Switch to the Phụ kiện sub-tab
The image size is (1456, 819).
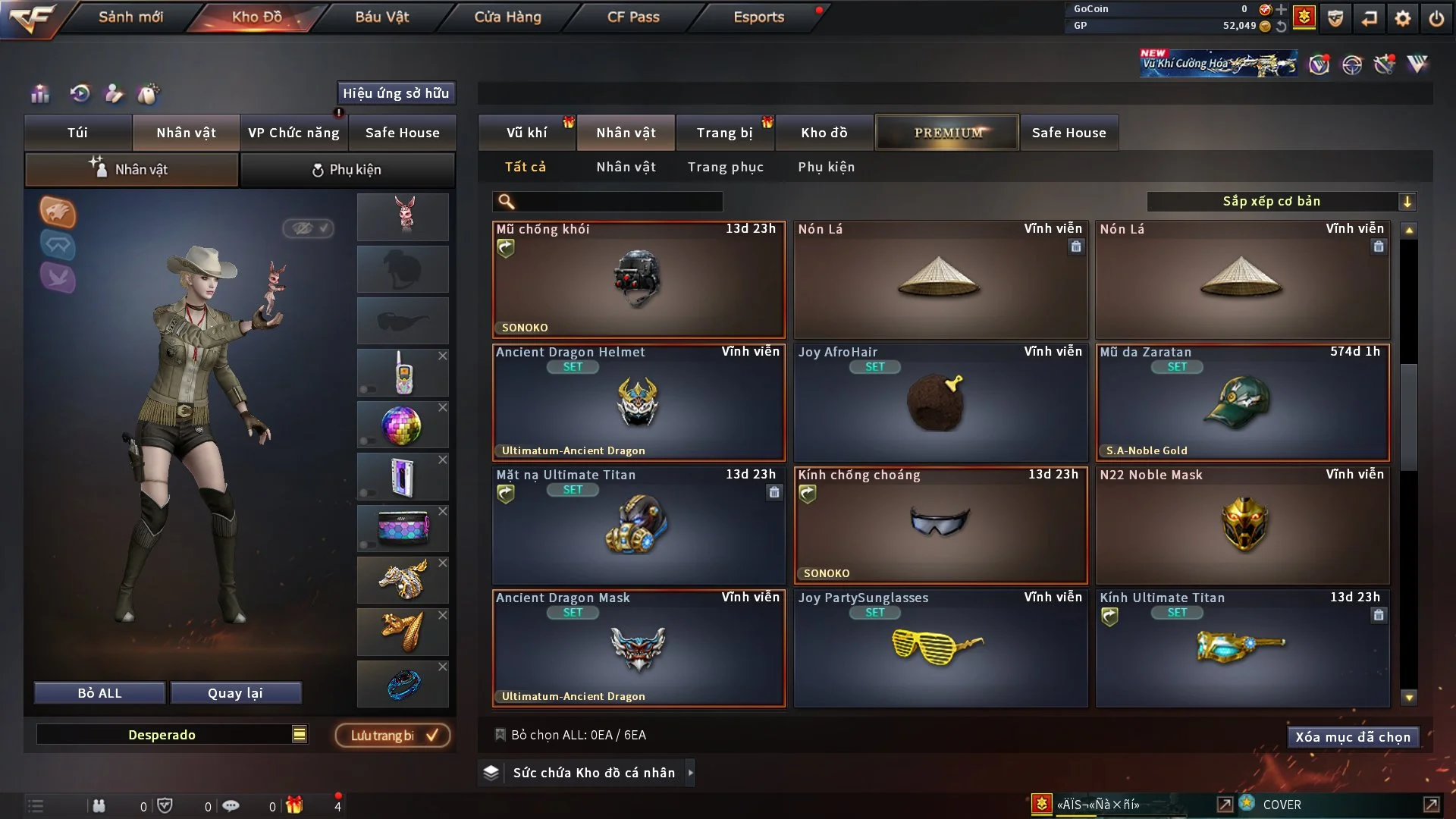(x=347, y=170)
